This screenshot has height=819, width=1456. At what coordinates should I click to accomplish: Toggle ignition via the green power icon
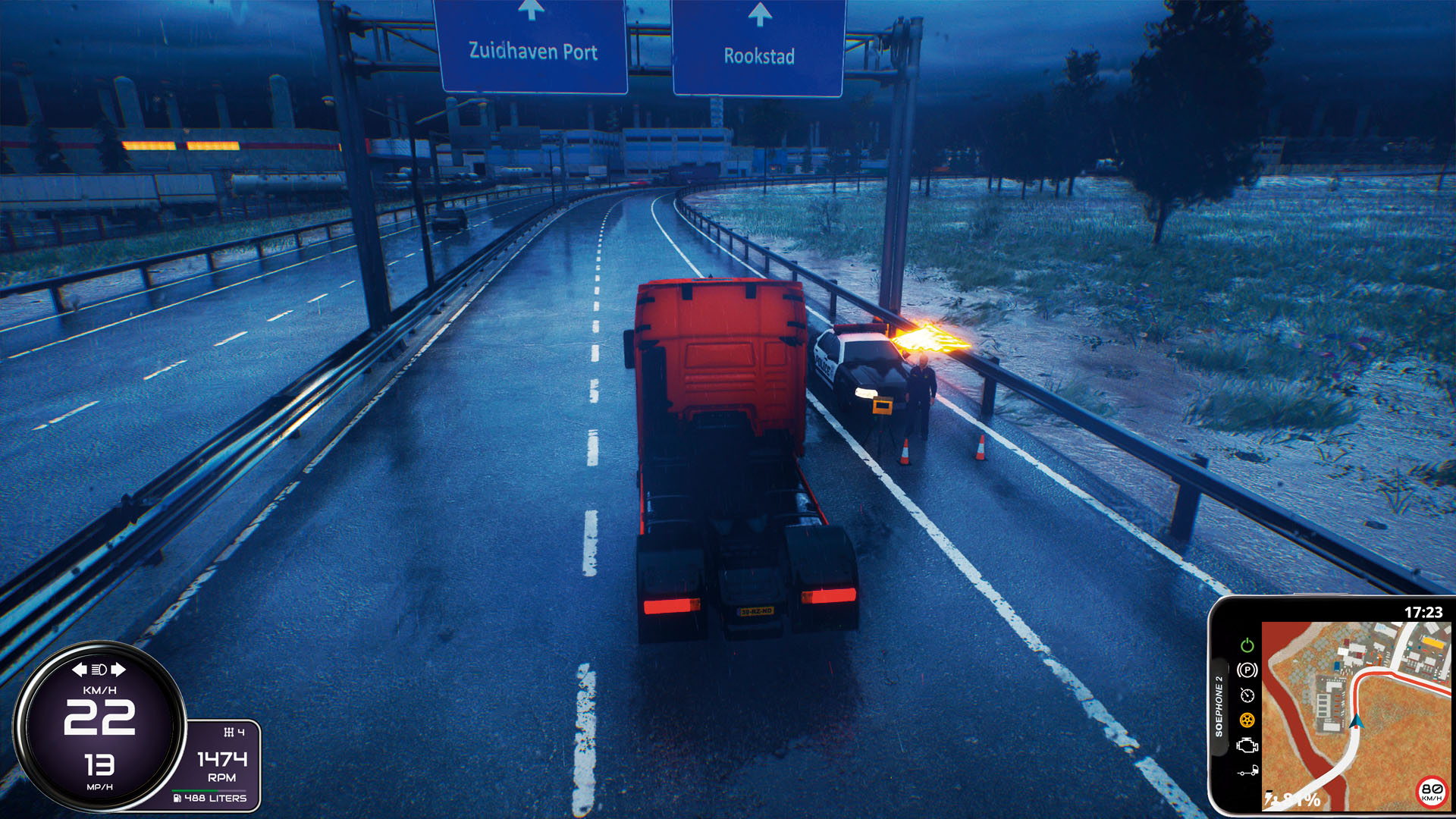(x=1247, y=645)
